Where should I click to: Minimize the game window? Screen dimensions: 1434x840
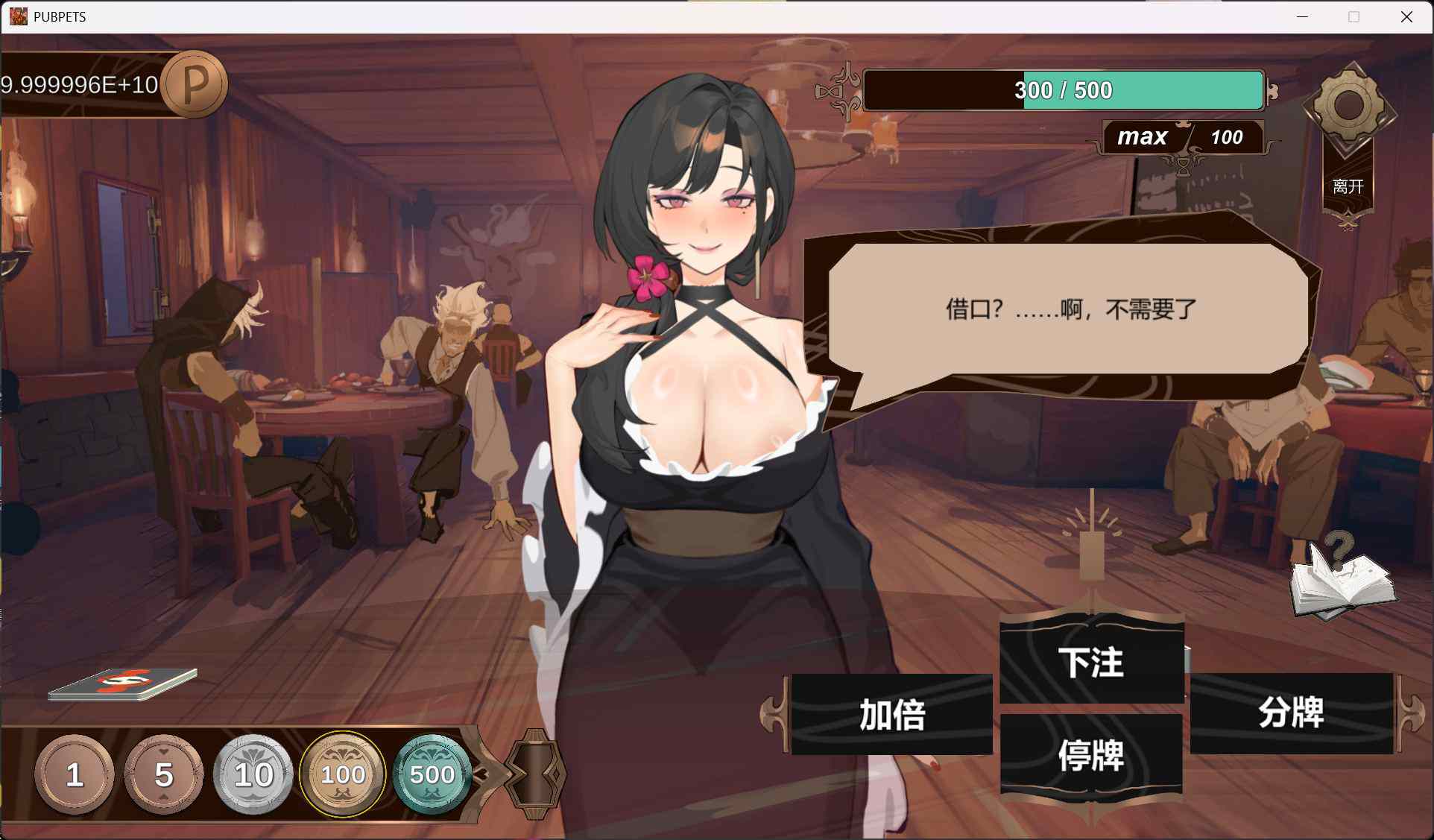(1302, 16)
